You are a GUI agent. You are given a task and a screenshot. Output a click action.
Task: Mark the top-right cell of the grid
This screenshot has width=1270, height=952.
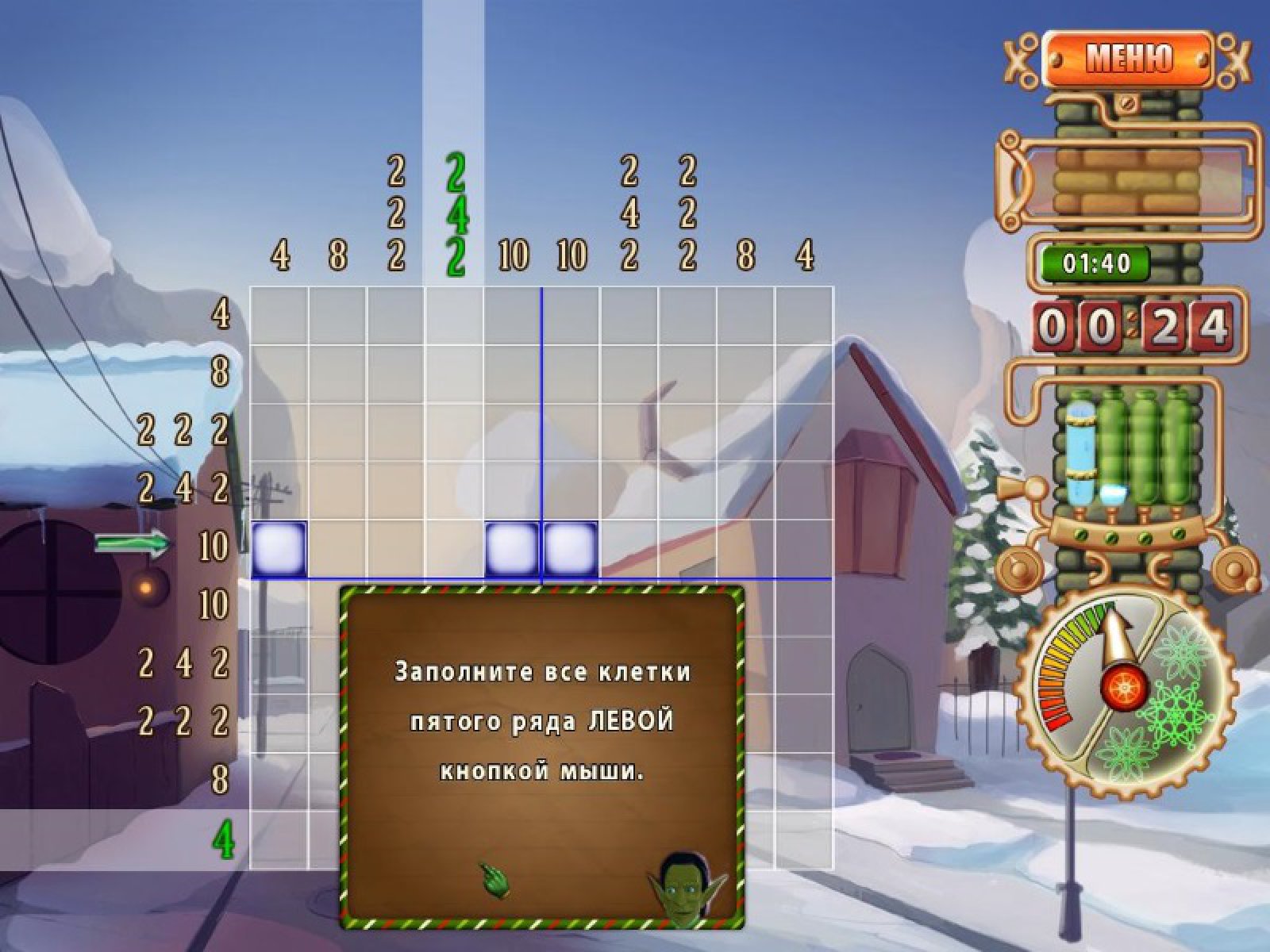(x=804, y=316)
